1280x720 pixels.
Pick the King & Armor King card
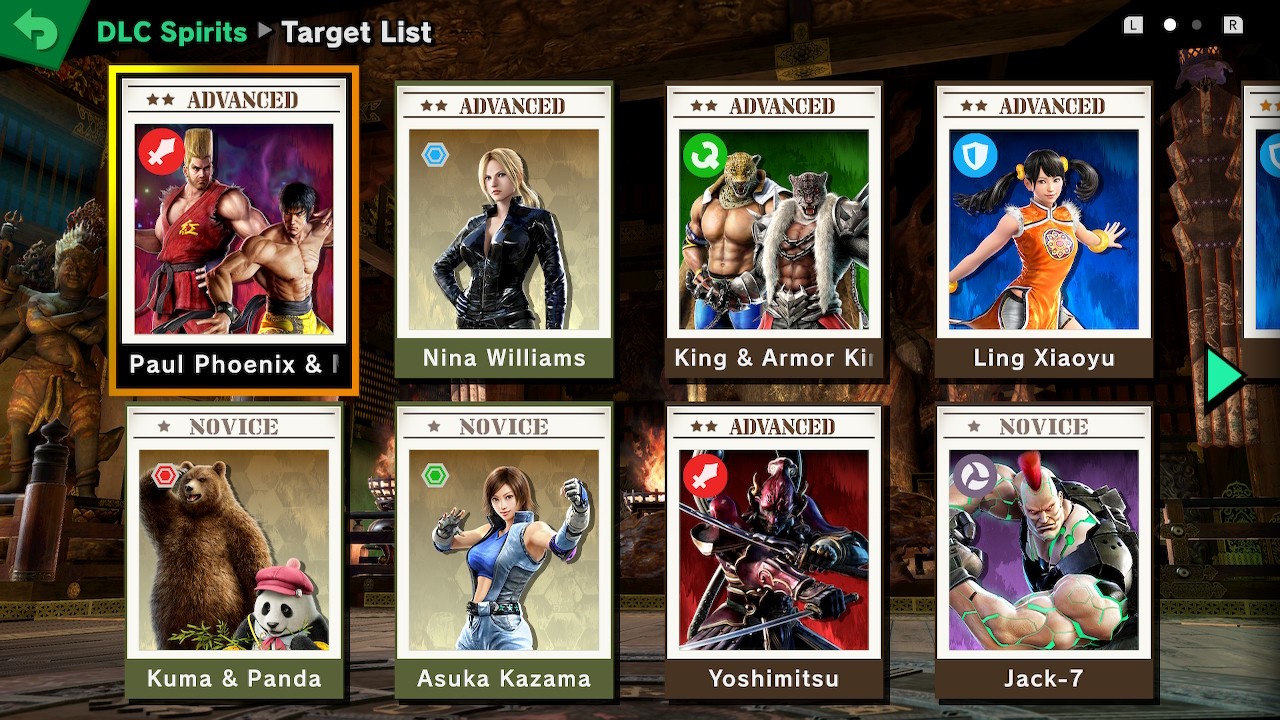[774, 230]
